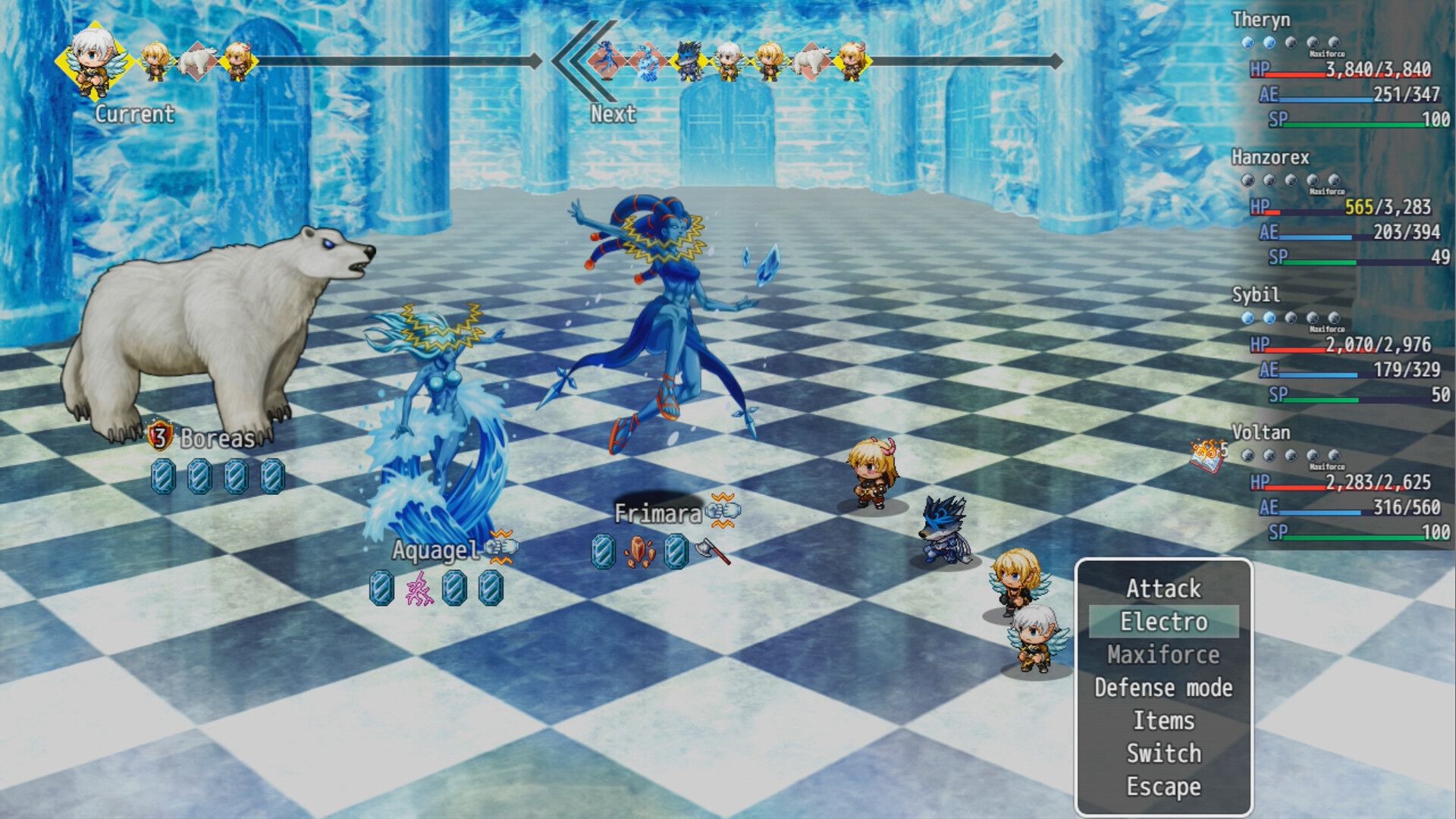
Task: Select Electro from the battle menu
Action: [x=1163, y=622]
